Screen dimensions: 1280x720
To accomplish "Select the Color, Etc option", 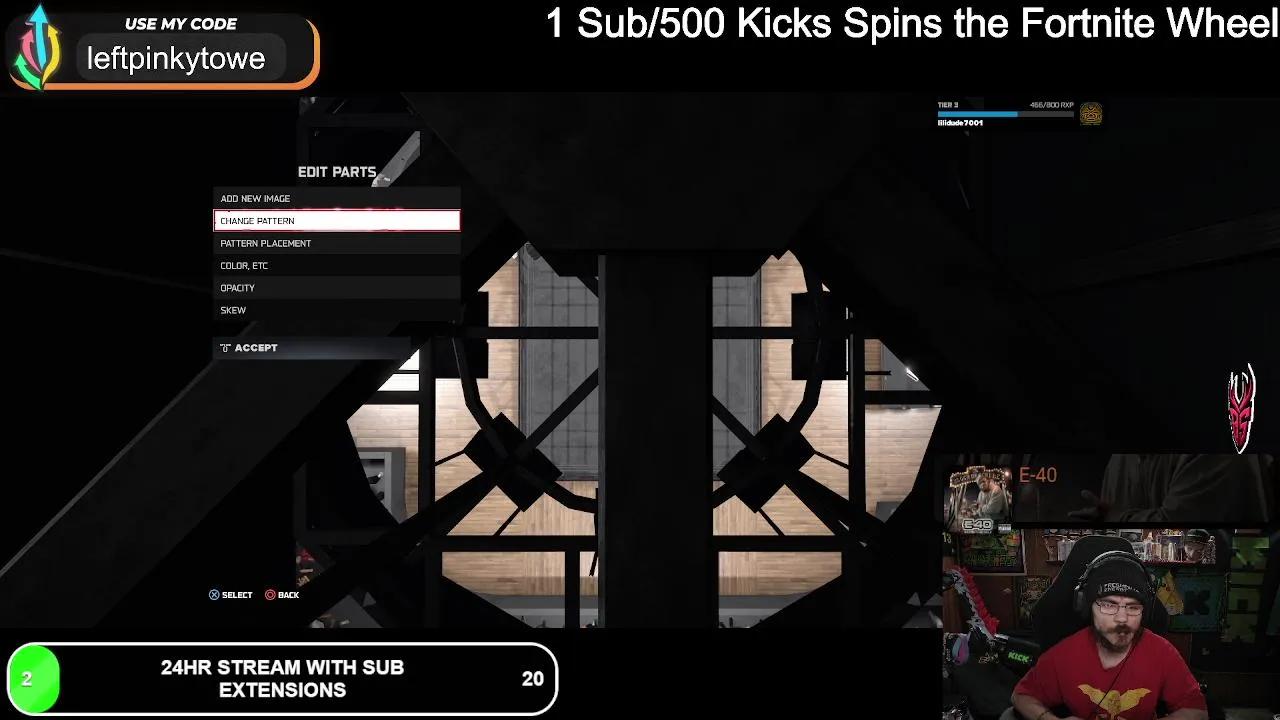I will point(336,265).
